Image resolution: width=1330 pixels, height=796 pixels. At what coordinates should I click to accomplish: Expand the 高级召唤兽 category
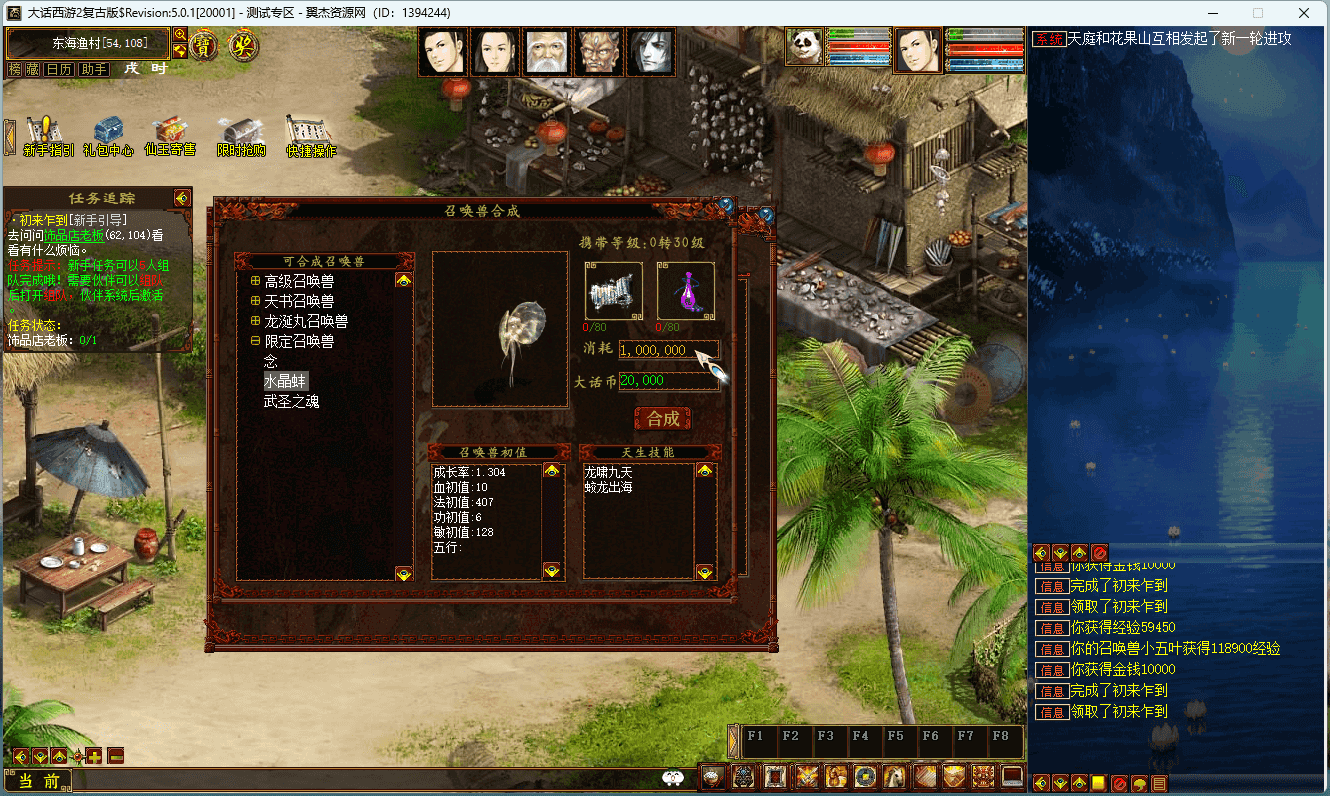pos(256,281)
